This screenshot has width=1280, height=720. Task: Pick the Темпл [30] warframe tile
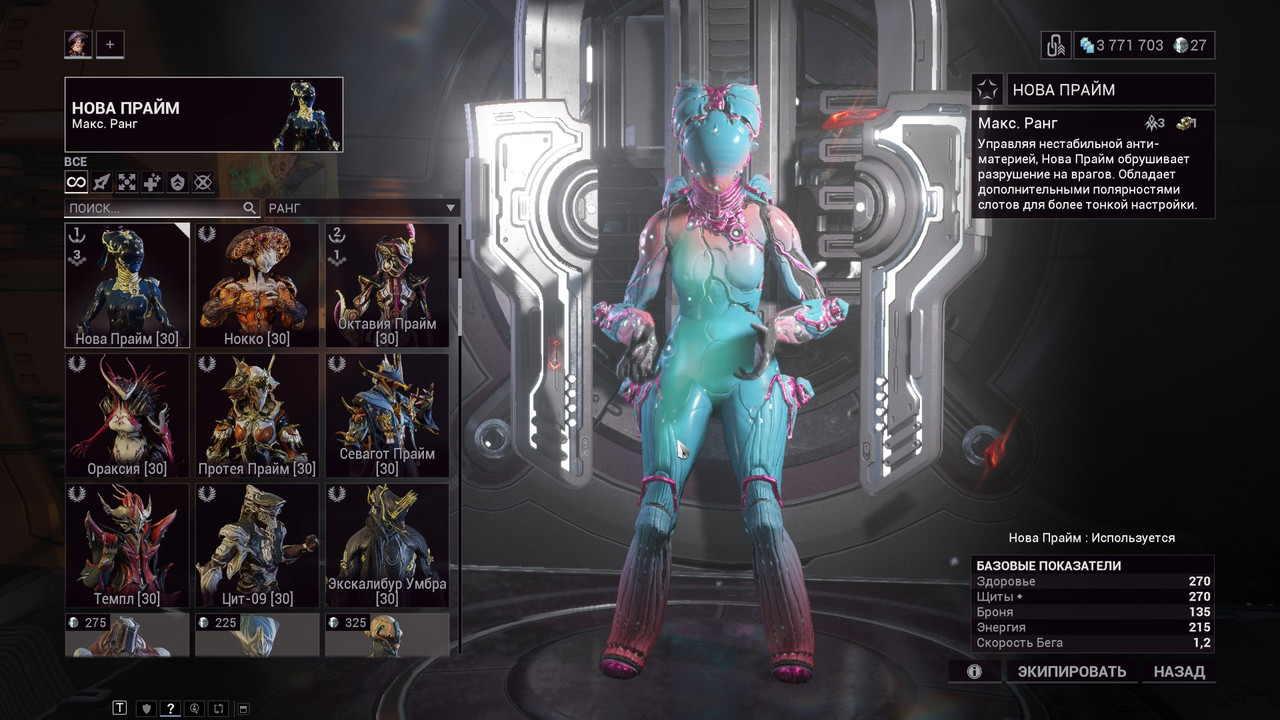[x=127, y=545]
